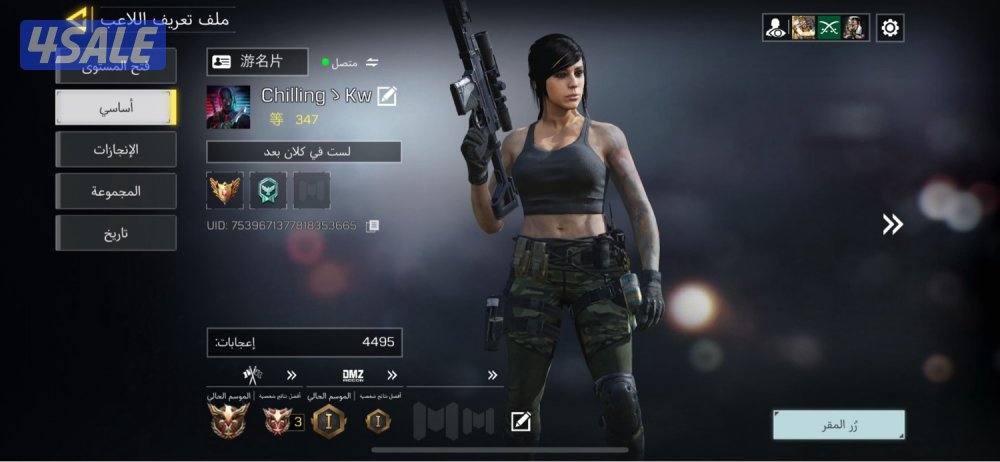Open the player calling card button

click(257, 62)
